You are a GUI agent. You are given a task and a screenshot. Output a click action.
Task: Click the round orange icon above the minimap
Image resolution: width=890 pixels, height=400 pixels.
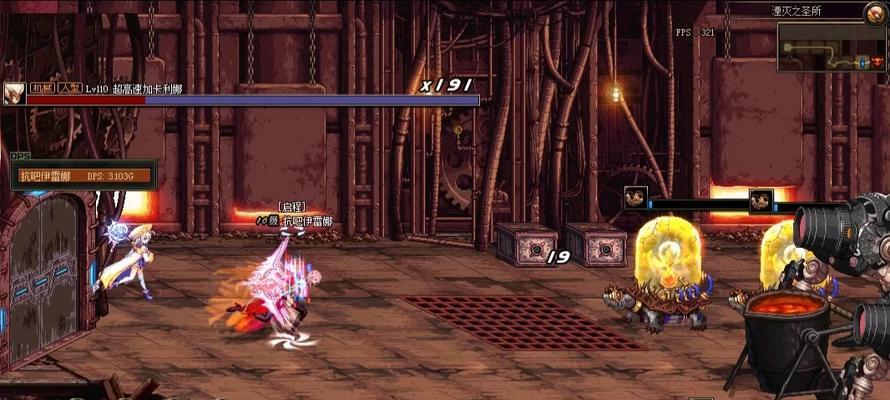pyautogui.click(x=873, y=12)
